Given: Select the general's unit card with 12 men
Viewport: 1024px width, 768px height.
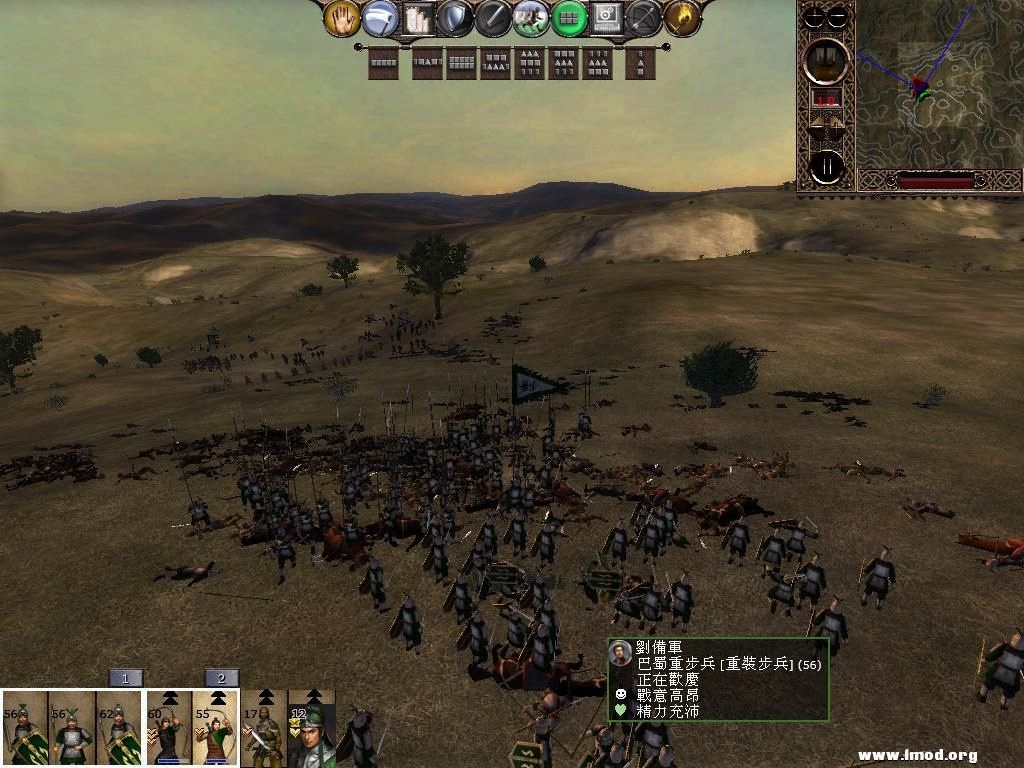Looking at the screenshot, I should (x=311, y=728).
